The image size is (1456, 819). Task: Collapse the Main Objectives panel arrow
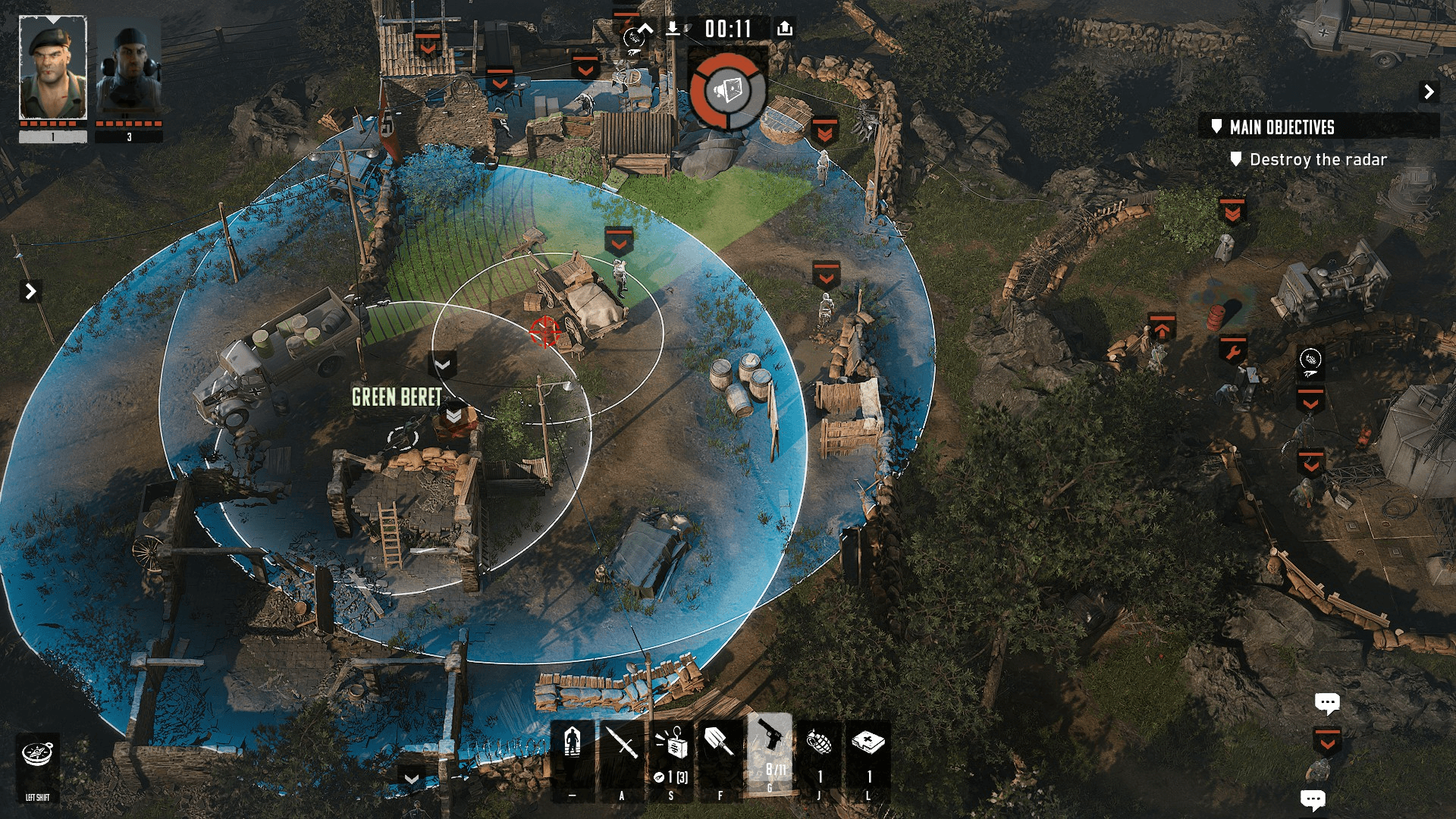pos(1429,92)
